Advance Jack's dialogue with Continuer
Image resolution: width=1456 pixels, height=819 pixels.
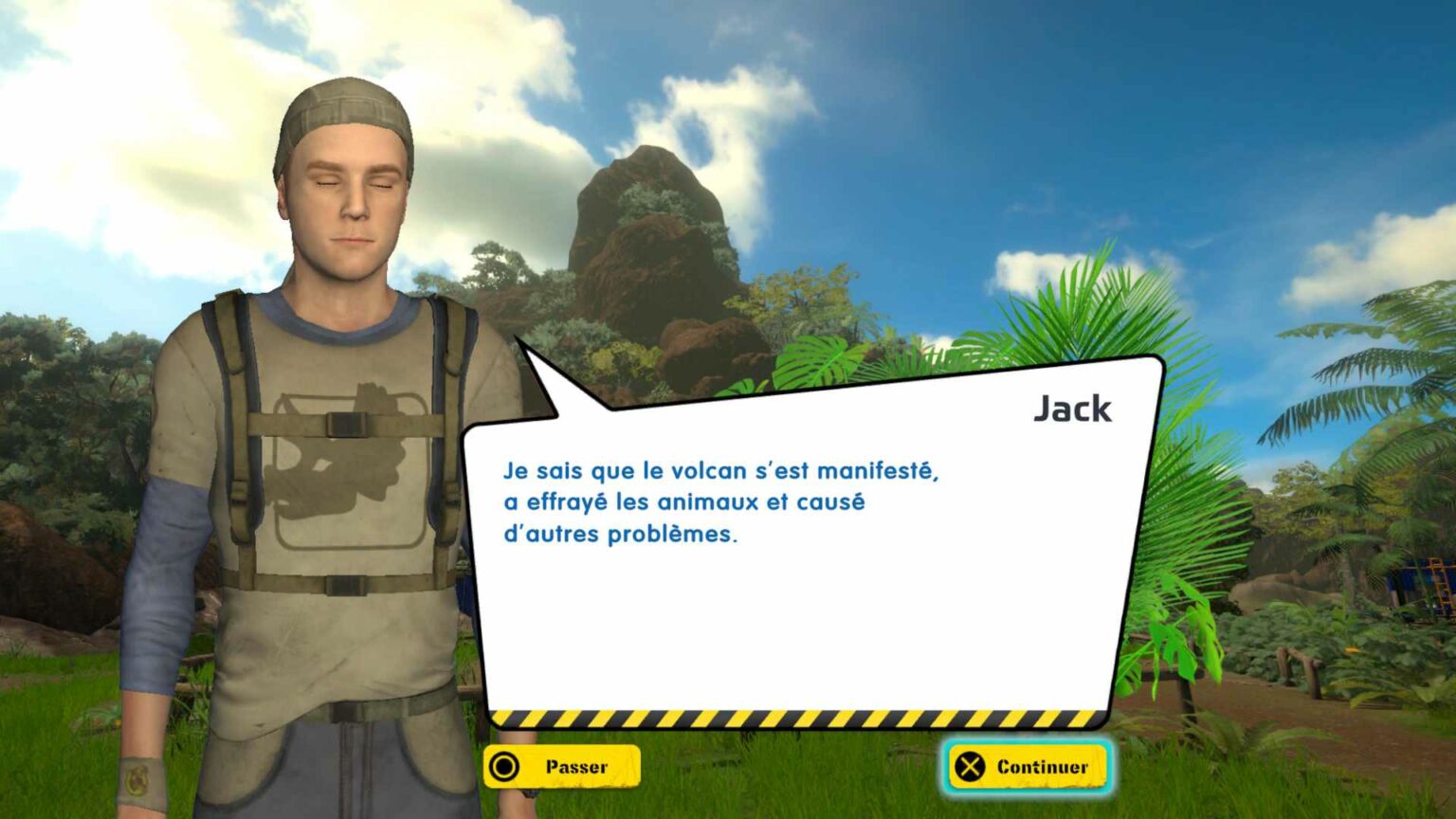pyautogui.click(x=1027, y=767)
